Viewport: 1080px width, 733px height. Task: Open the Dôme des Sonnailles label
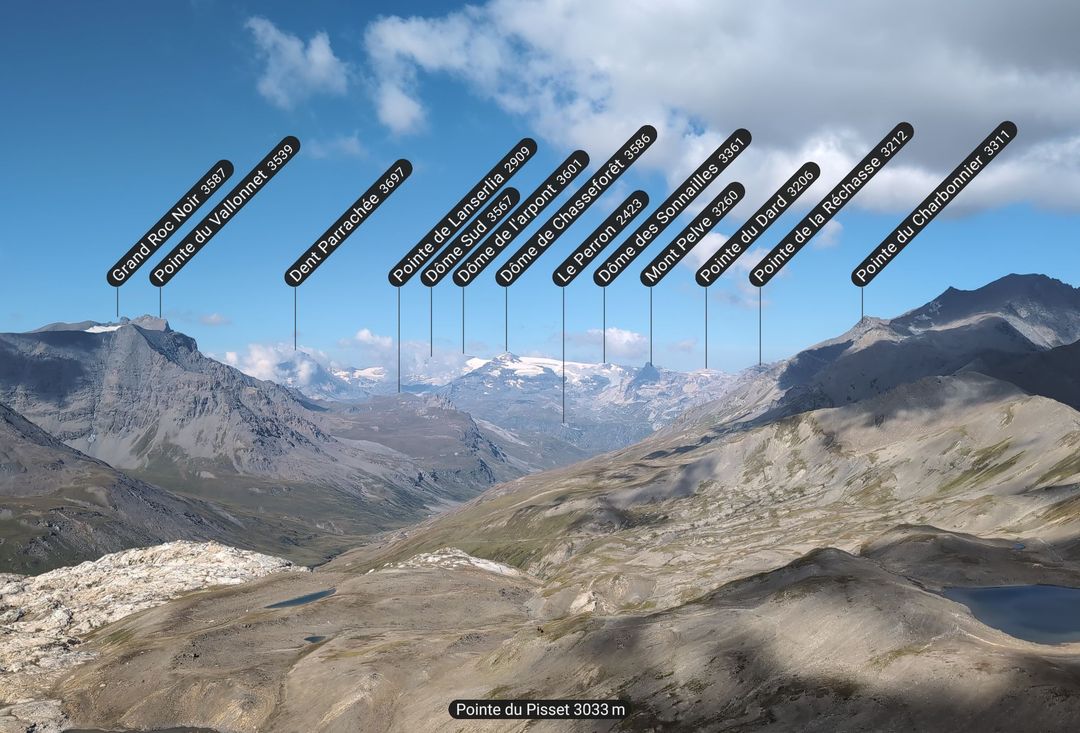(672, 207)
